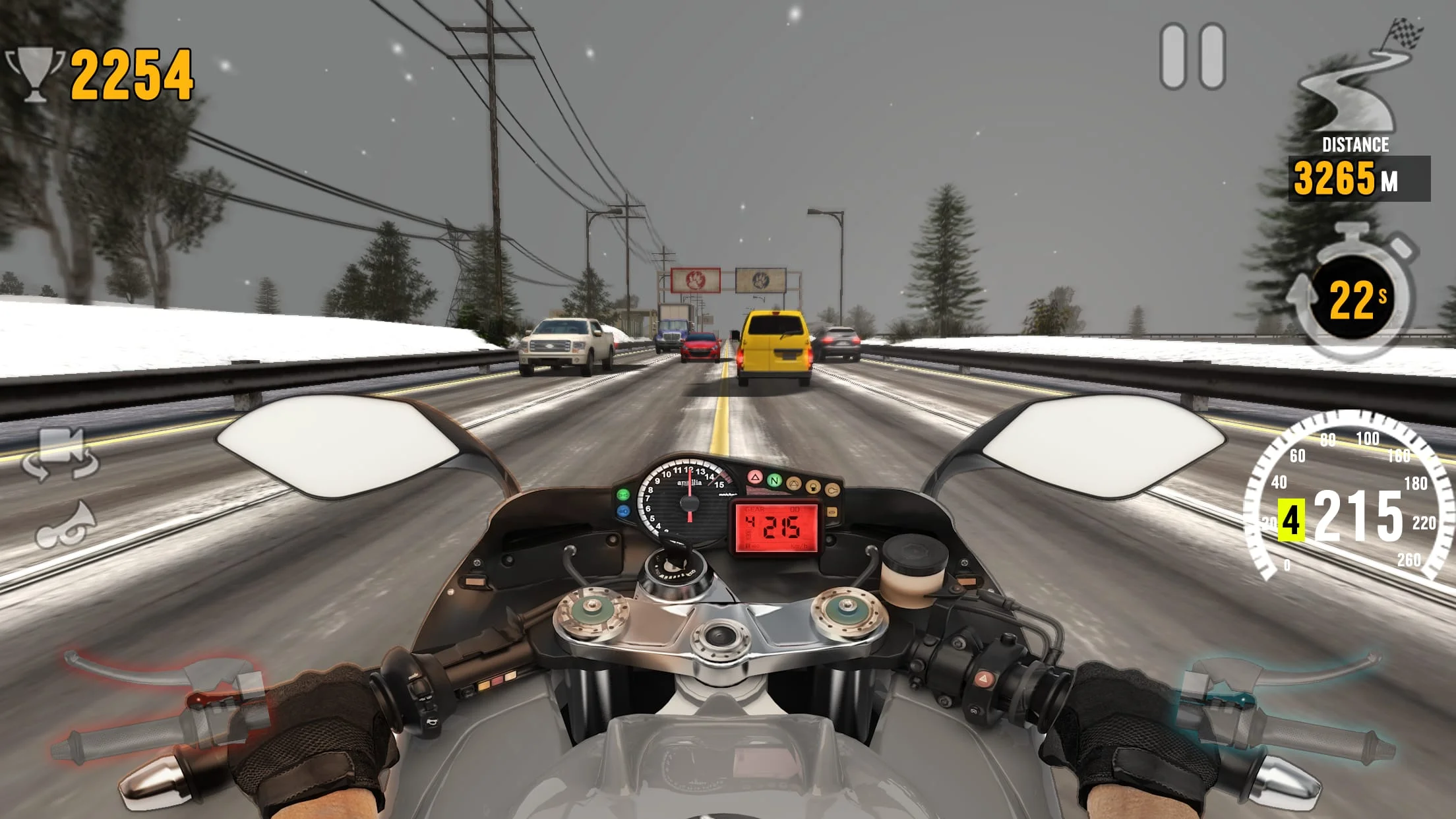Toggle the turn-signal warning light on the dash
This screenshot has height=819, width=1456.
[x=622, y=493]
